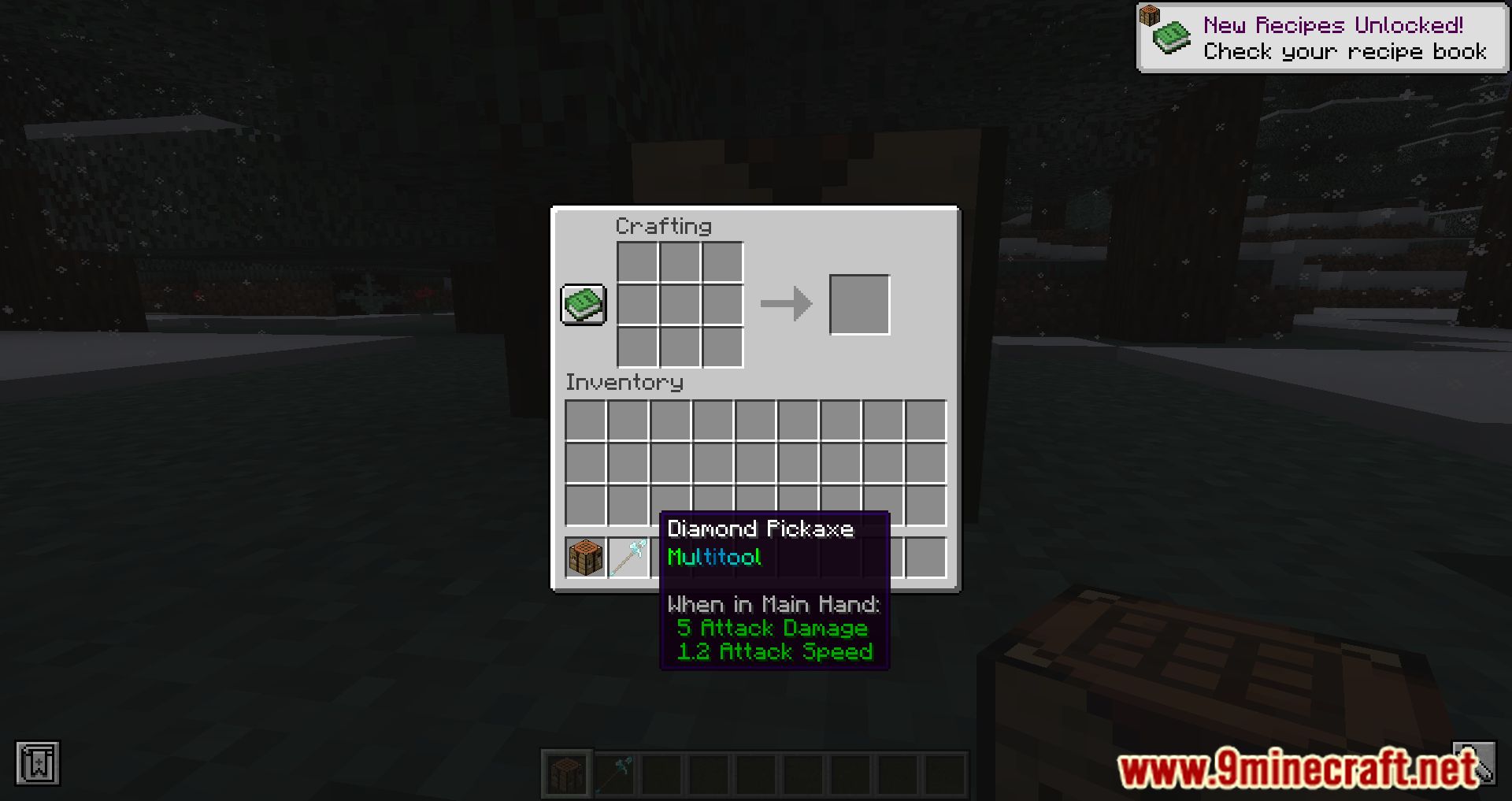Click the crafting output result slot
1512x801 pixels.
[x=860, y=305]
